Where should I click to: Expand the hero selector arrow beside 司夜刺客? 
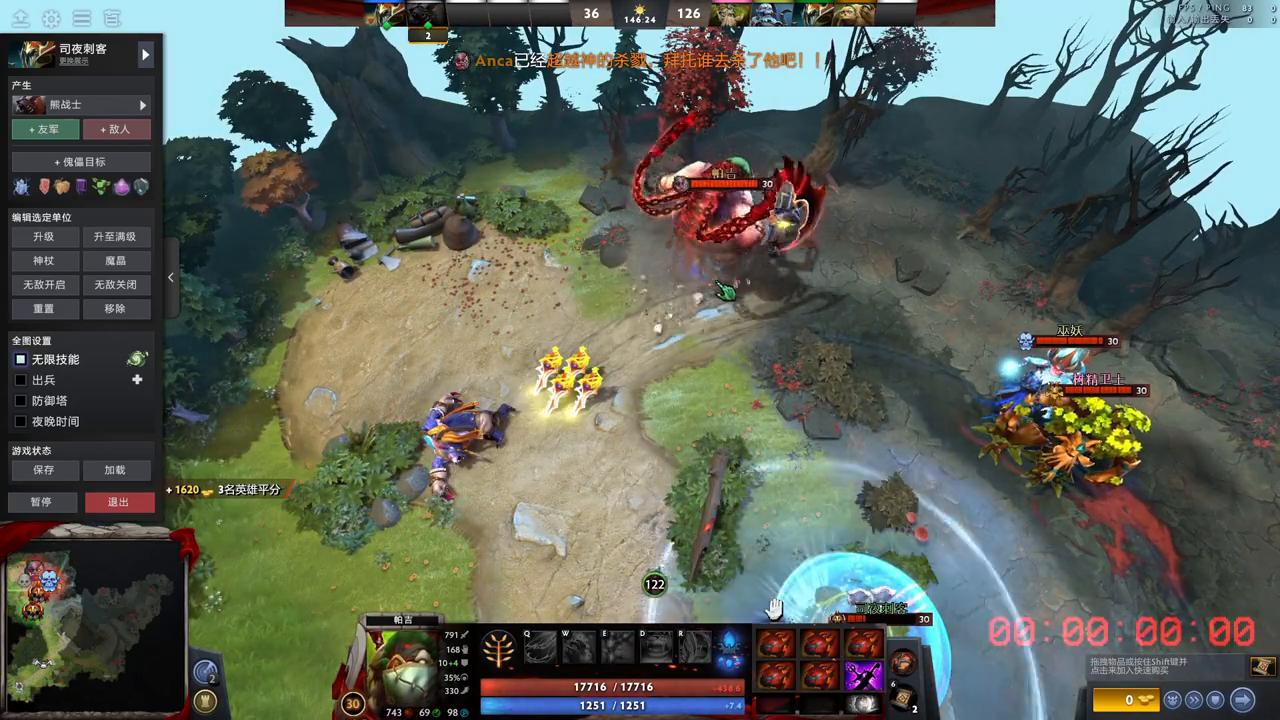pyautogui.click(x=146, y=55)
